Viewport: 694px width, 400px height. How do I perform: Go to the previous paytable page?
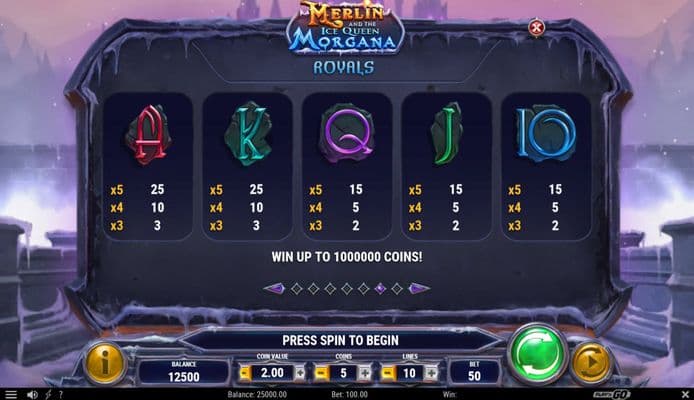[273, 288]
